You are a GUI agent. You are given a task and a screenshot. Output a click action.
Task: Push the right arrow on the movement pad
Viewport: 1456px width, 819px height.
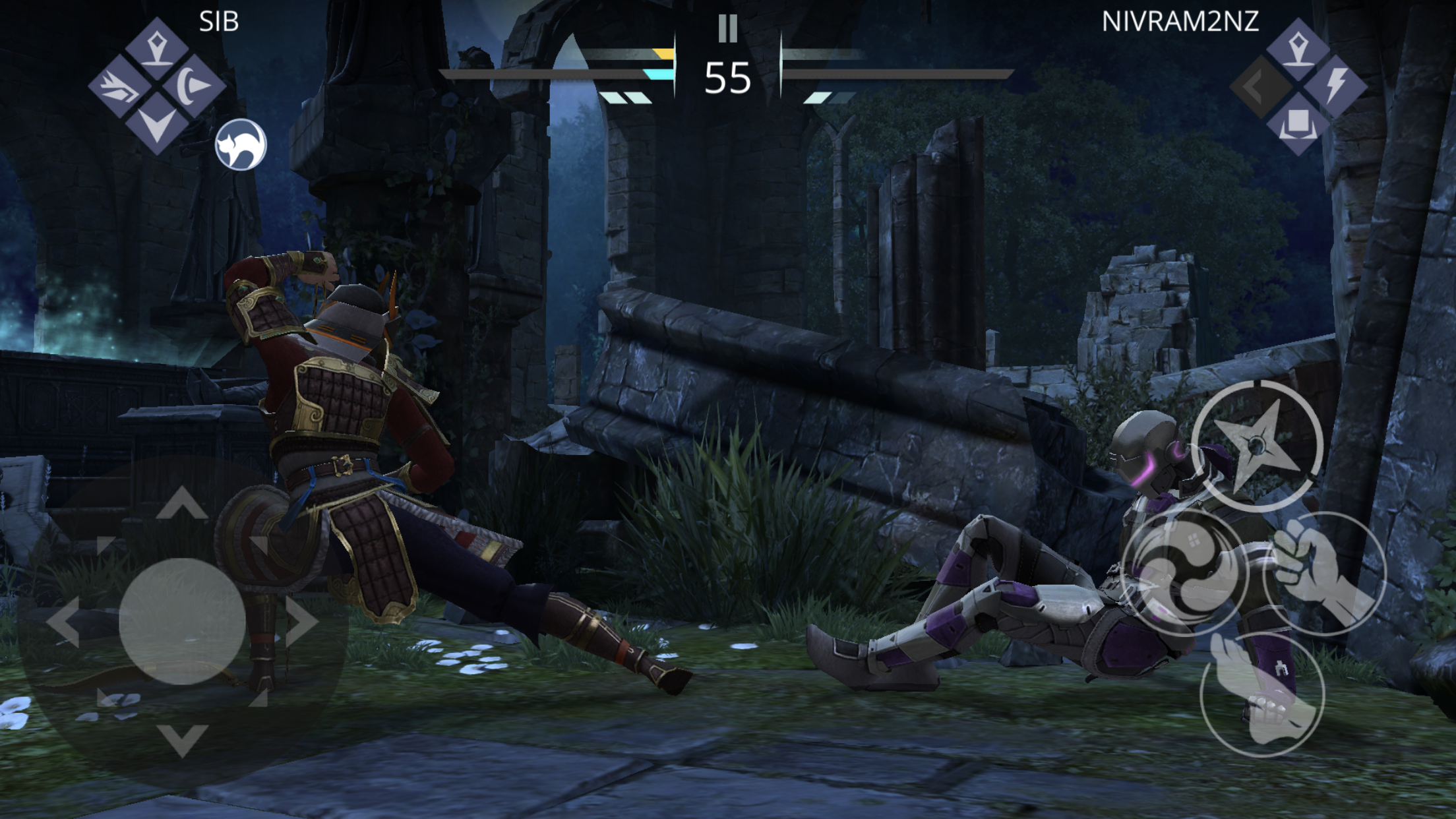click(301, 621)
